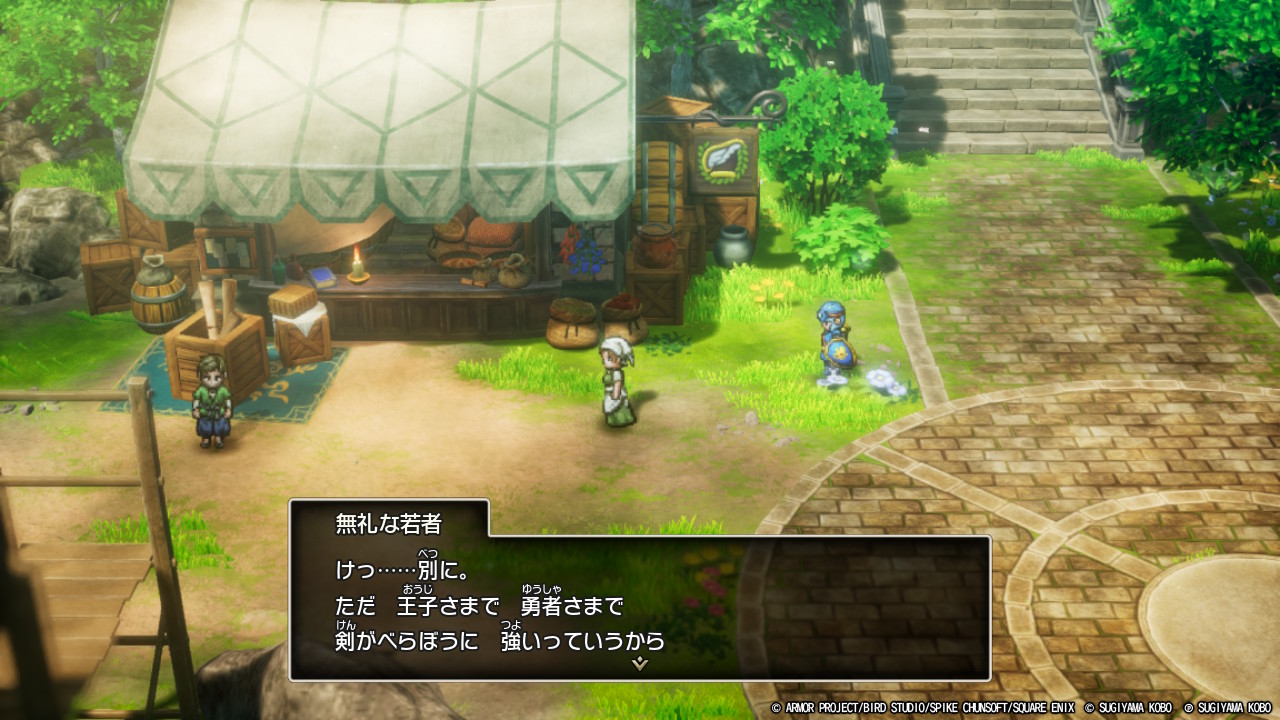Advance dialogue with the down arrow indicator
The image size is (1280, 720).
[x=640, y=663]
